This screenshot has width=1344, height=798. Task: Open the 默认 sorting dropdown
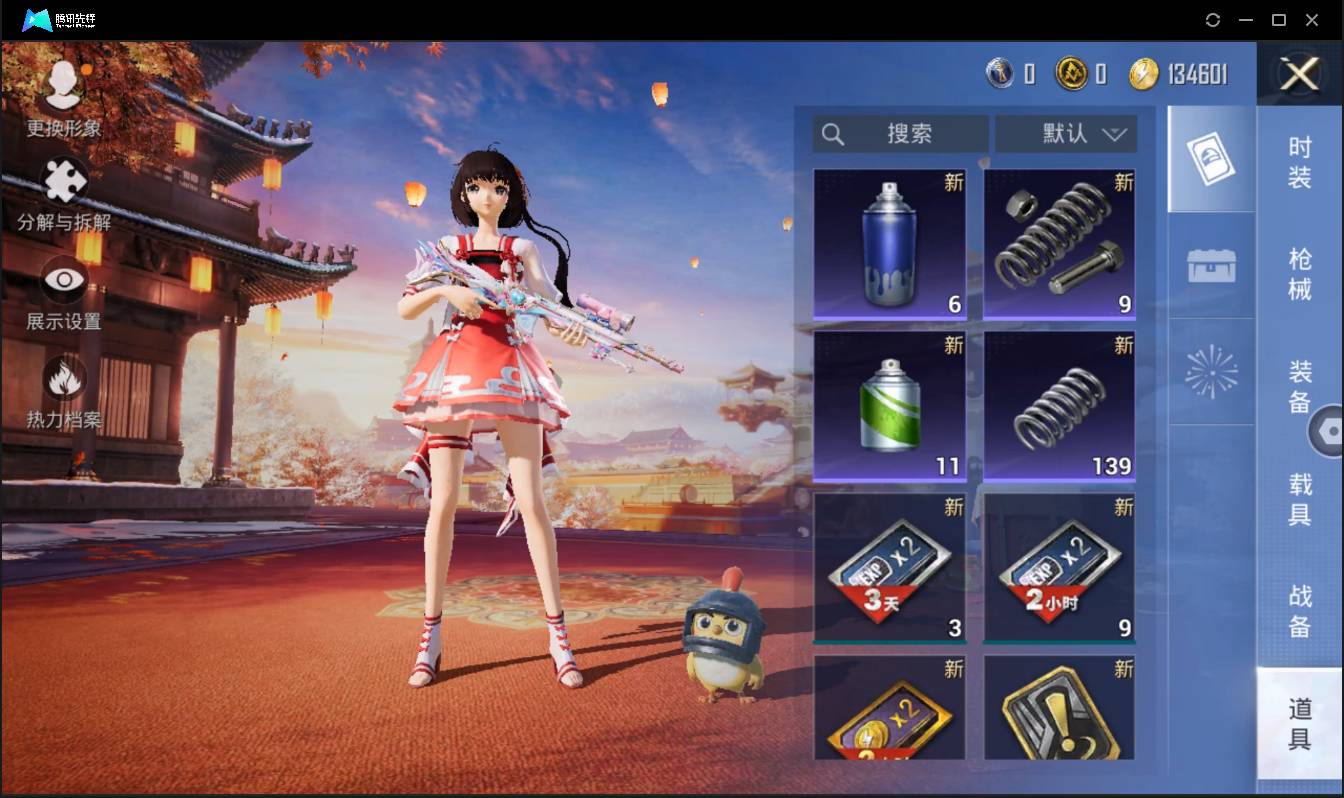1066,133
